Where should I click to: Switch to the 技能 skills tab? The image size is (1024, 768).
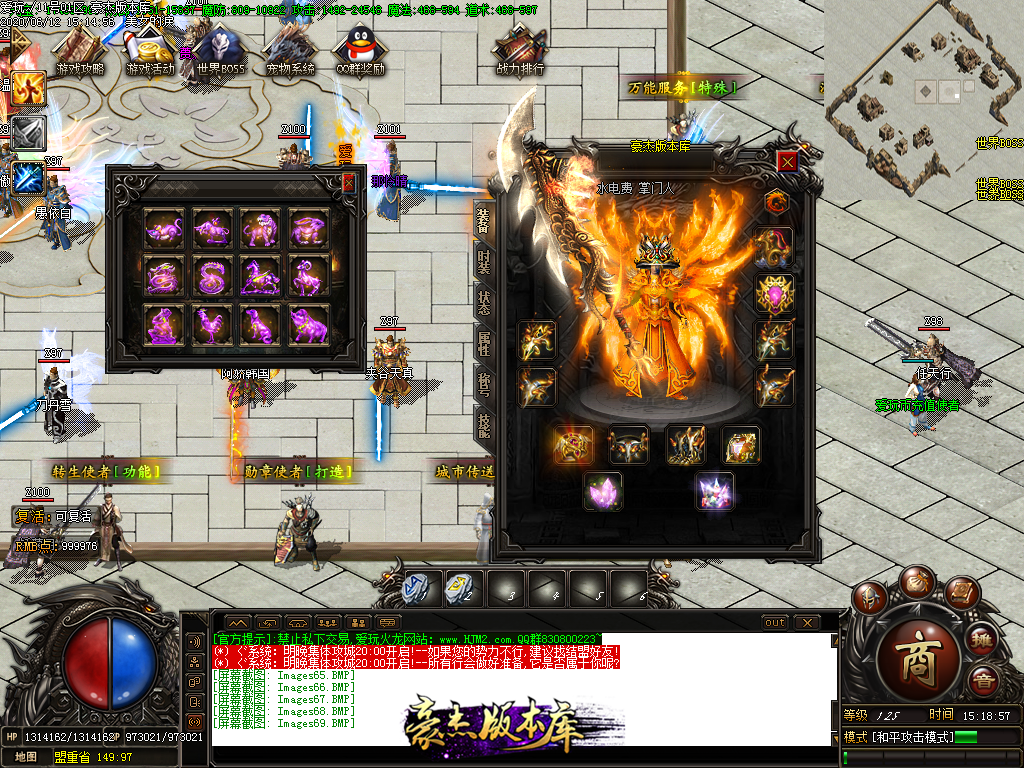[483, 427]
